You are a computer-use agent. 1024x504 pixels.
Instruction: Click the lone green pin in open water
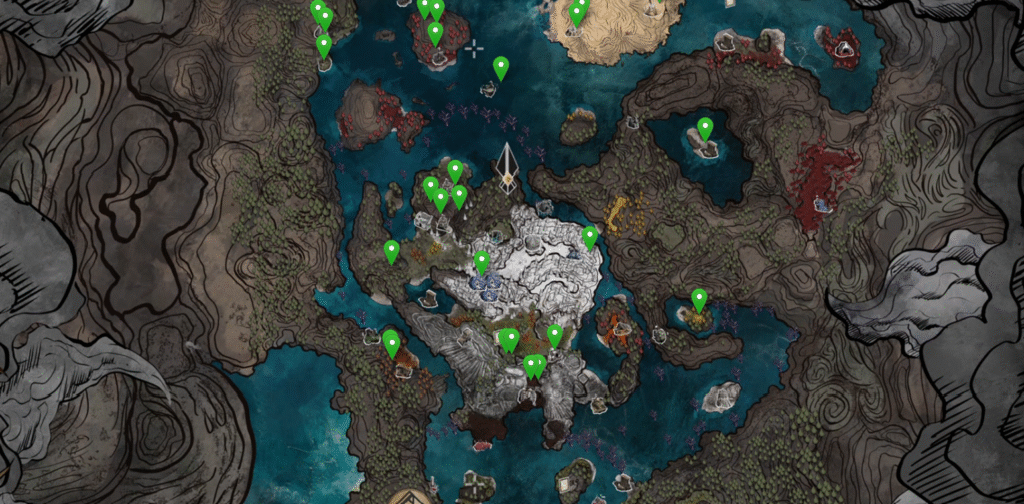pos(501,68)
